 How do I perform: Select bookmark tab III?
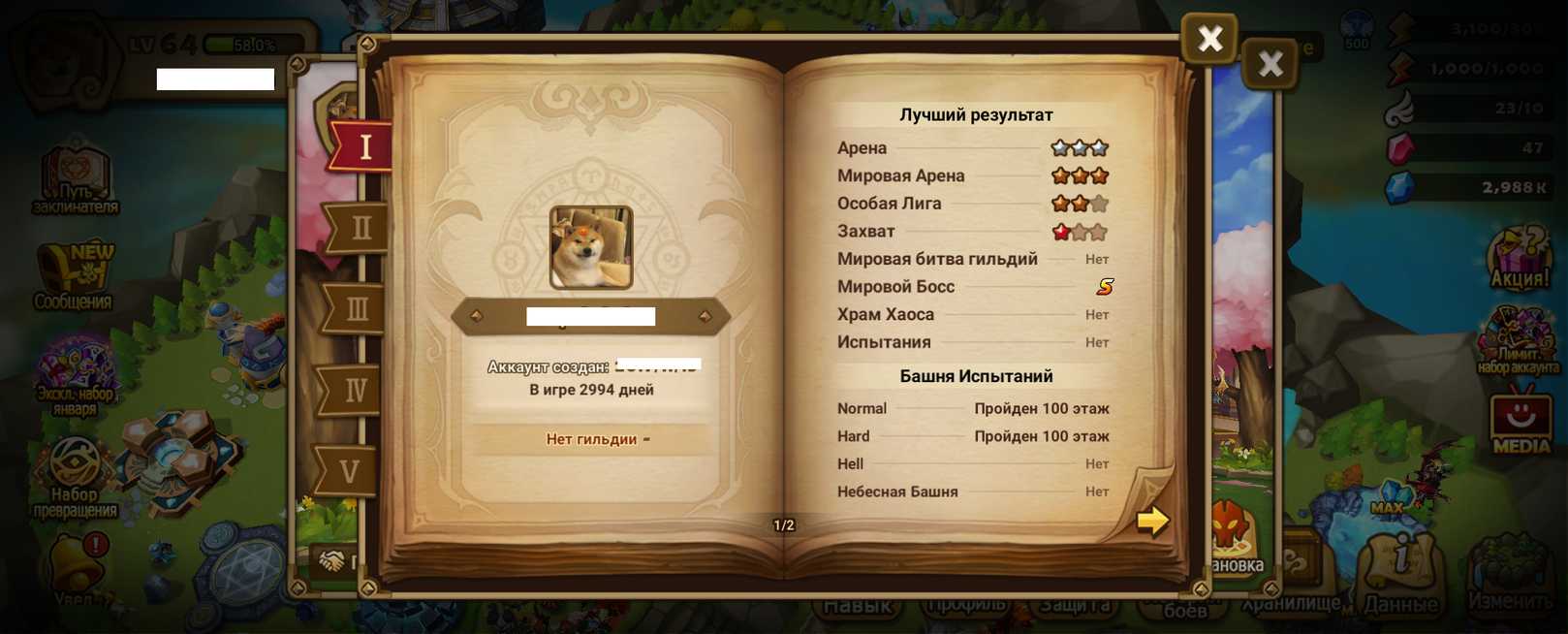click(356, 309)
